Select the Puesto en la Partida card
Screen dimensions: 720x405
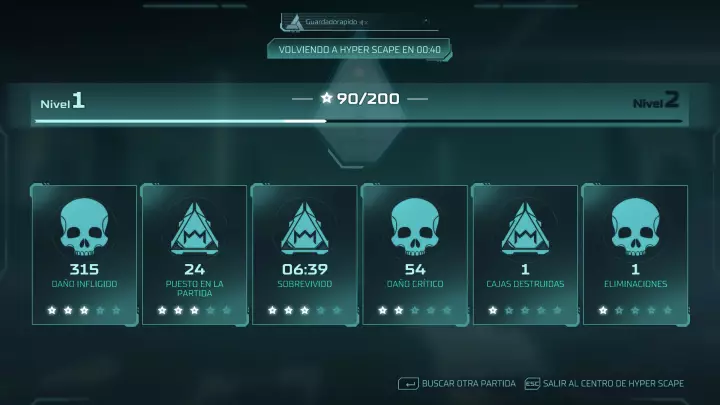click(194, 255)
